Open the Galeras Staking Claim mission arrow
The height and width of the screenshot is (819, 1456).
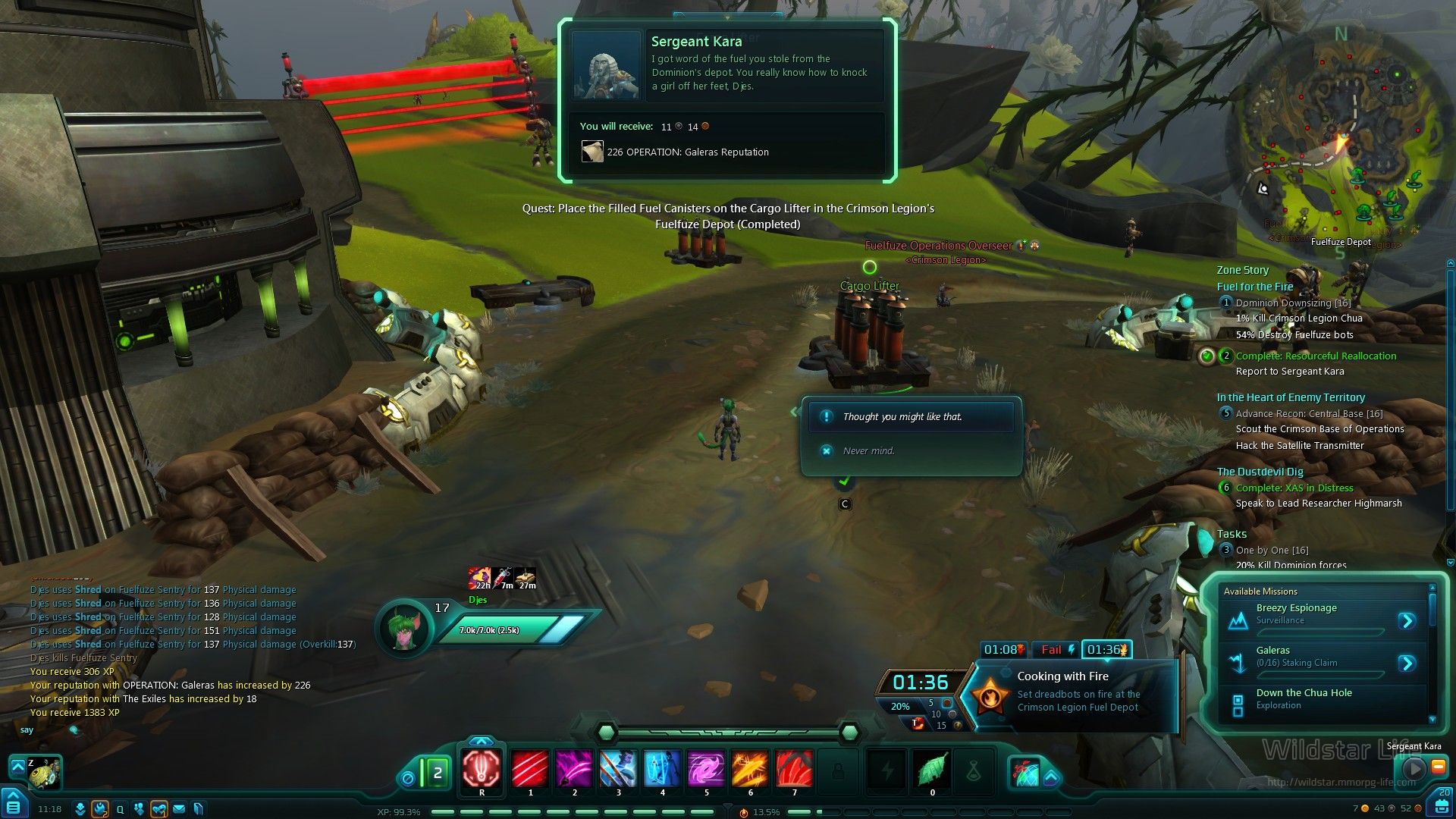pyautogui.click(x=1407, y=664)
